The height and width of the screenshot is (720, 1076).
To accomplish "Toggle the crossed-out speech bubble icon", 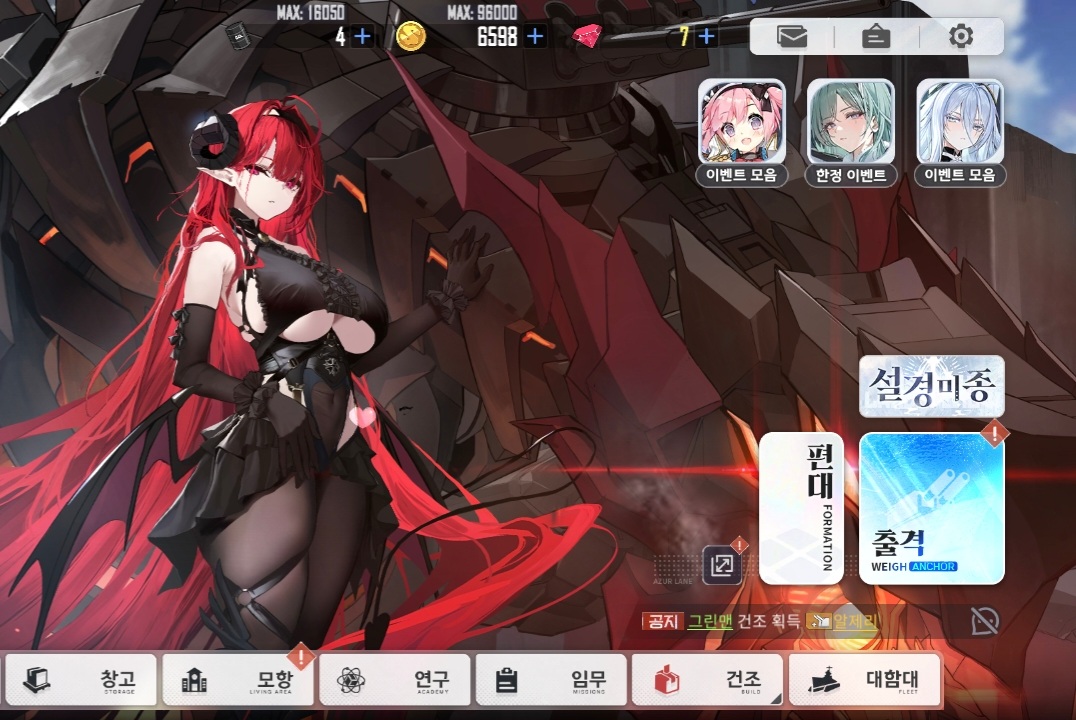I will 984,621.
